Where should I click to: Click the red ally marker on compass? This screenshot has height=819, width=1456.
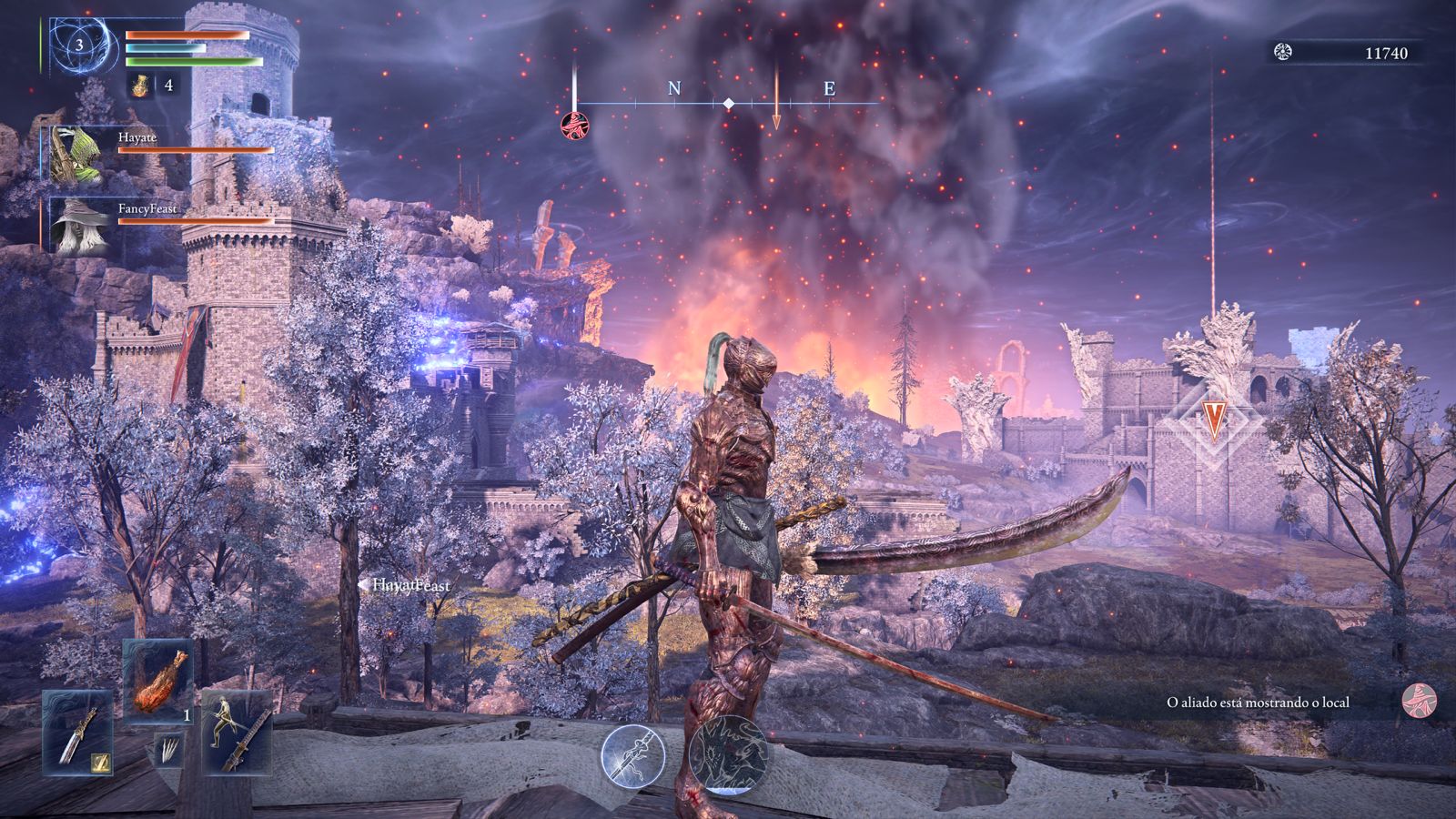tap(573, 125)
